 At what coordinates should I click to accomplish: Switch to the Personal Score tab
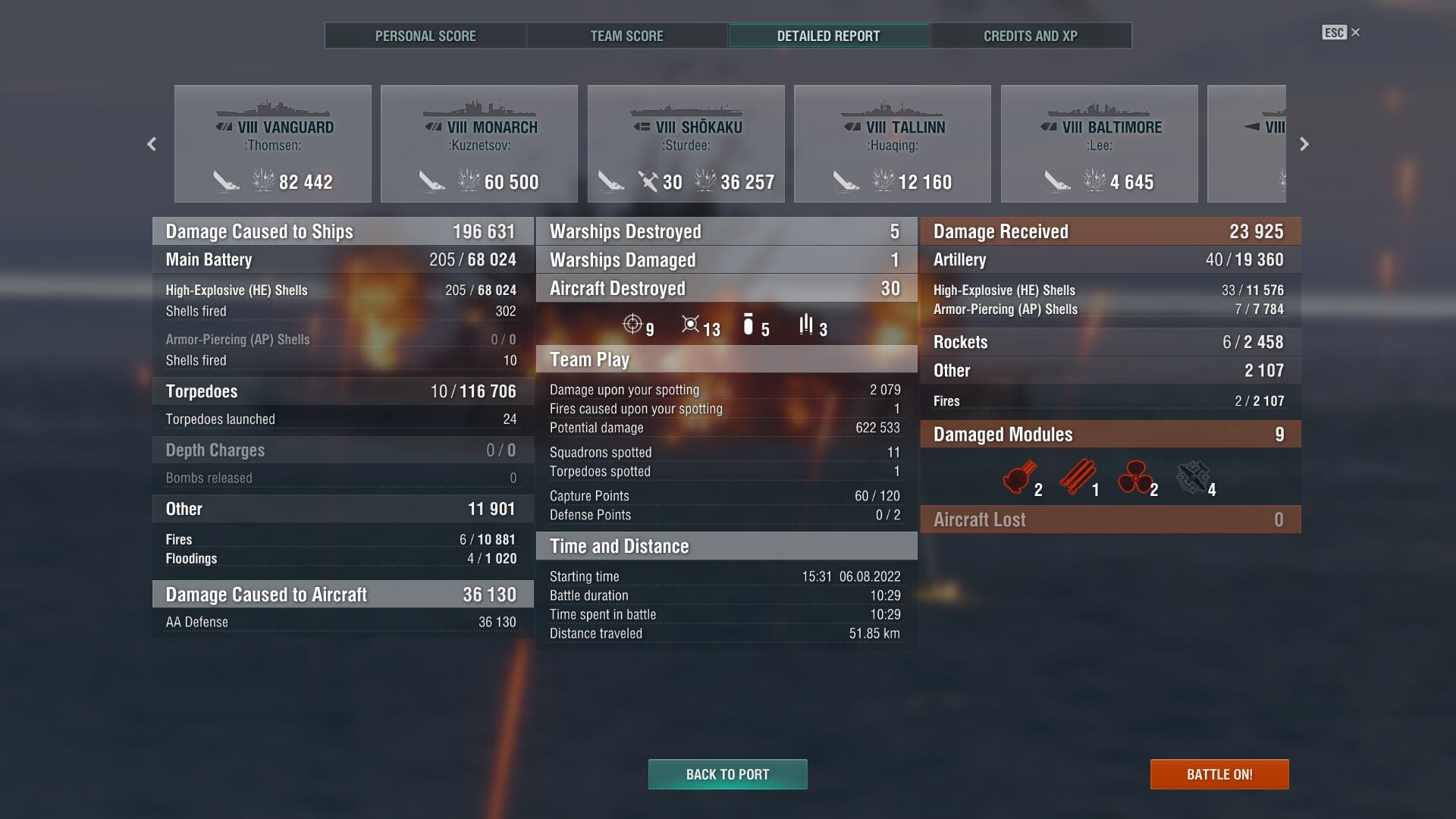(x=425, y=36)
